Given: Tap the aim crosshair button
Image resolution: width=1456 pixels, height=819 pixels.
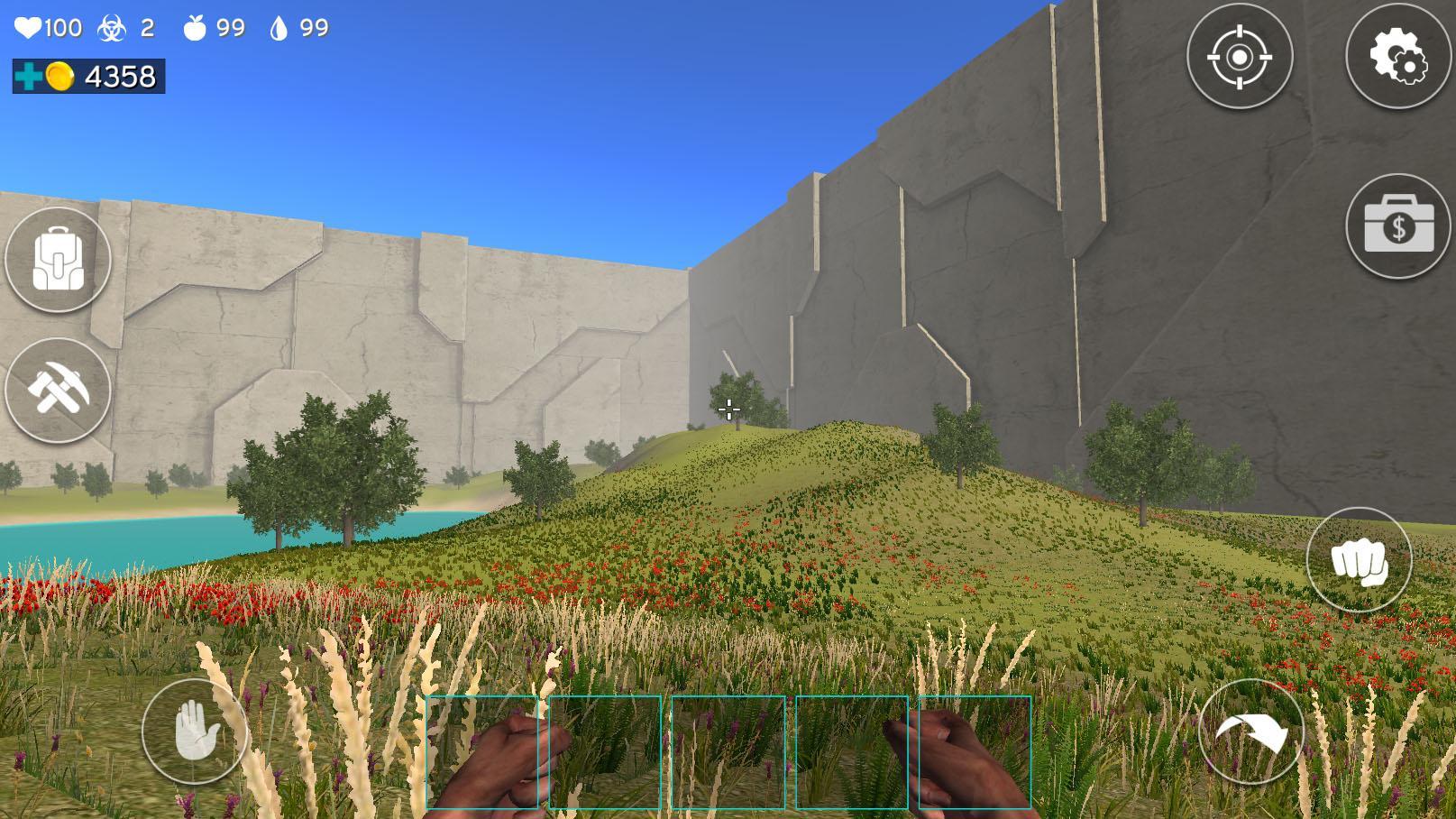Looking at the screenshot, I should pyautogui.click(x=1240, y=56).
